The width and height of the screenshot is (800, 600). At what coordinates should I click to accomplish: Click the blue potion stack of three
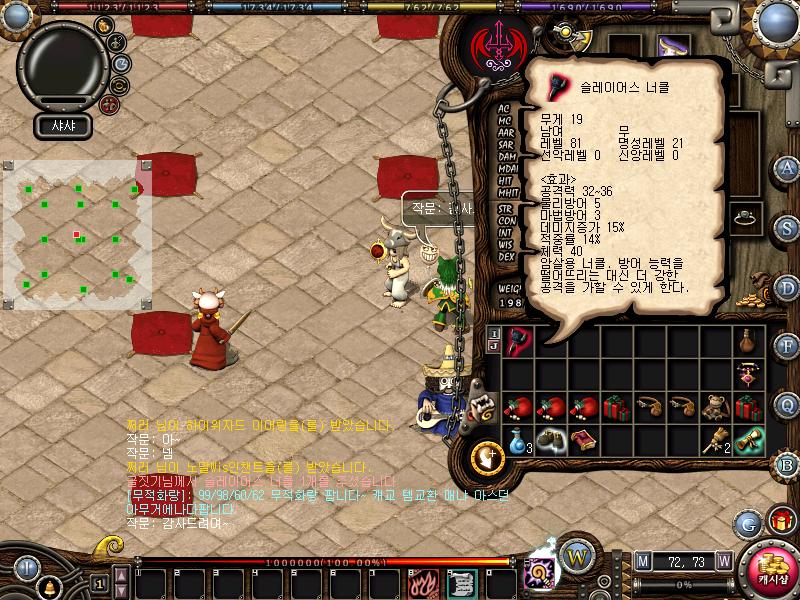click(x=516, y=440)
